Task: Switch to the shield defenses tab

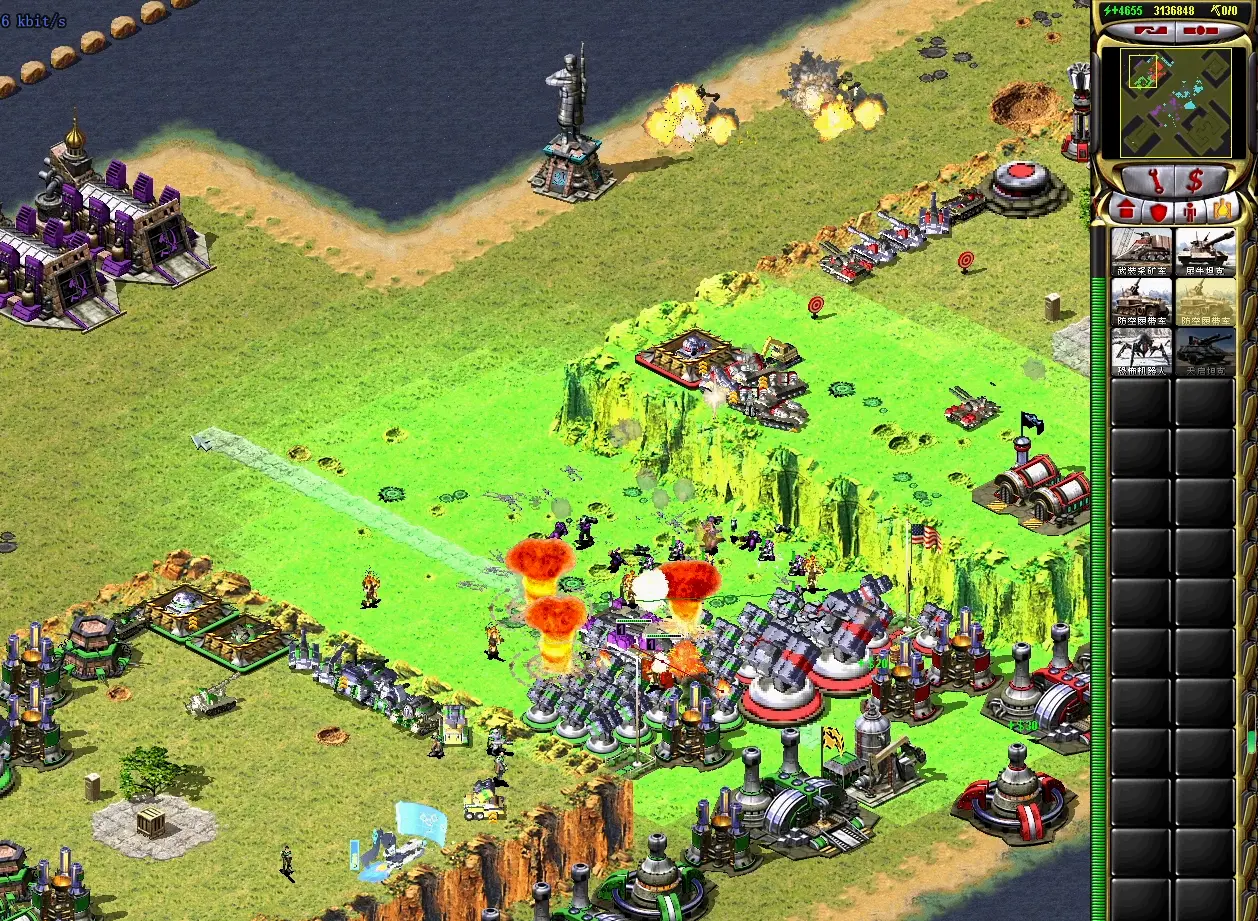Action: (1158, 210)
